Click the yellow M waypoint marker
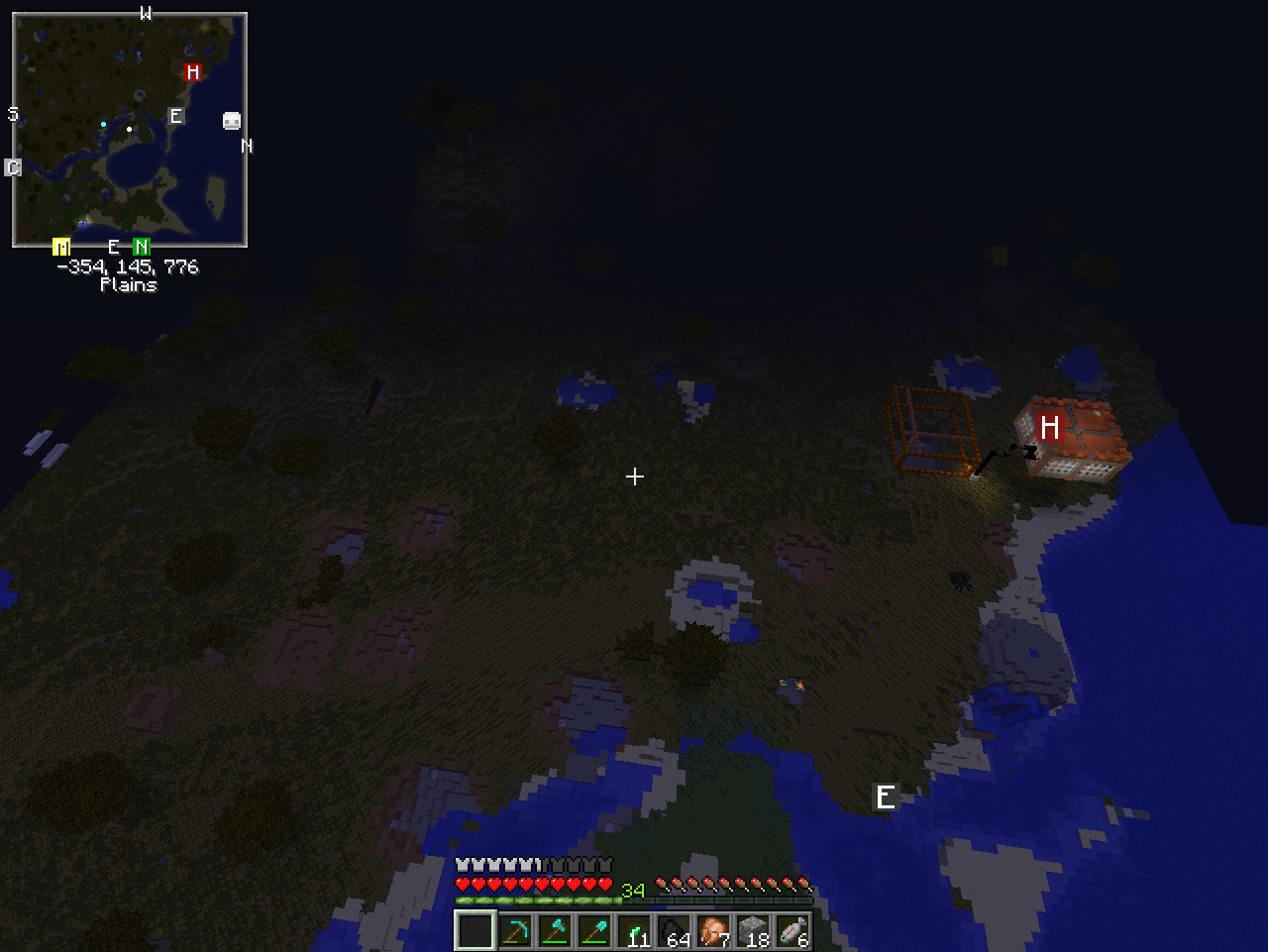The image size is (1268, 952). (61, 247)
